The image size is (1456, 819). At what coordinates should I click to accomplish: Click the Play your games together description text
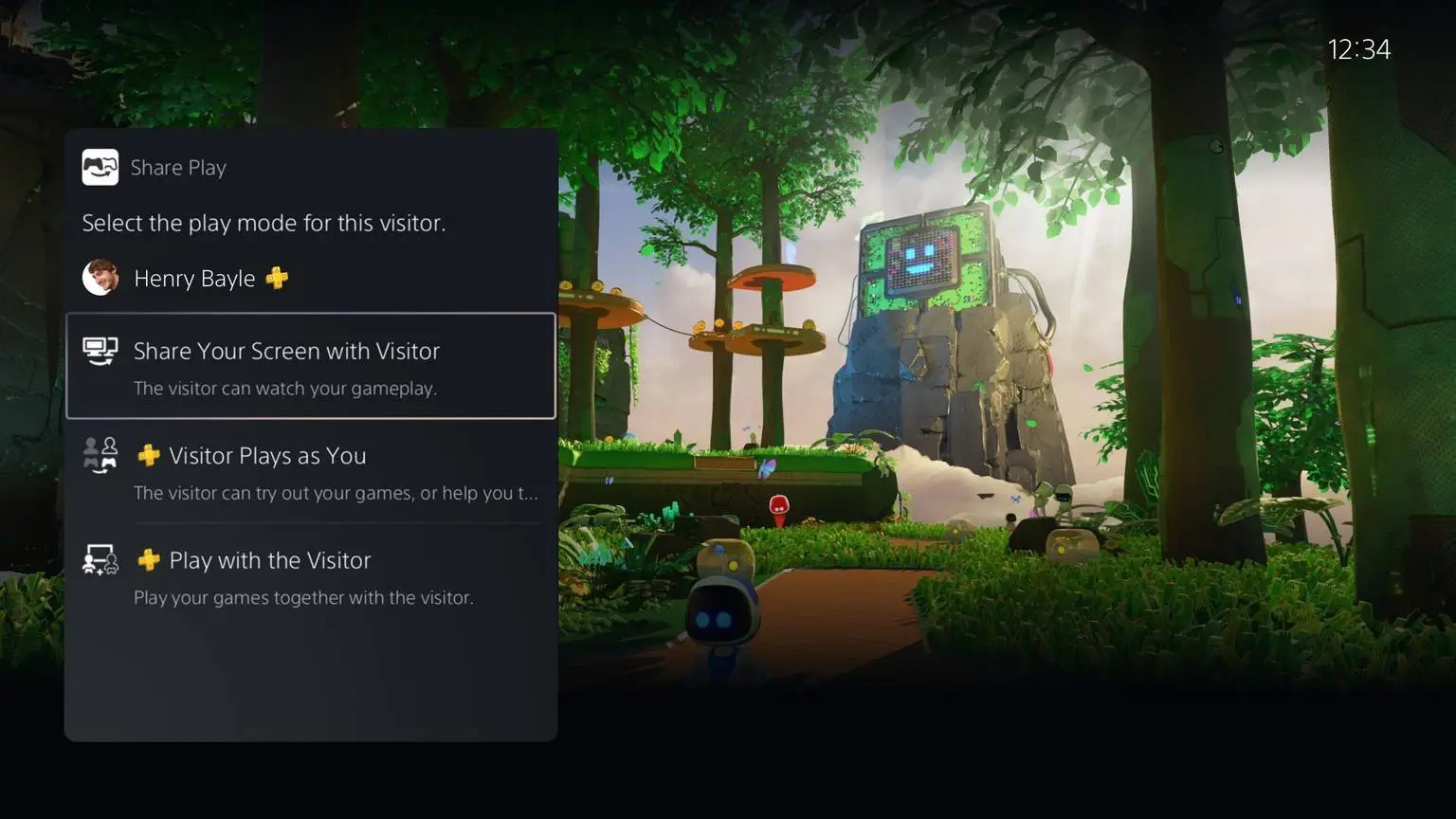(x=303, y=597)
